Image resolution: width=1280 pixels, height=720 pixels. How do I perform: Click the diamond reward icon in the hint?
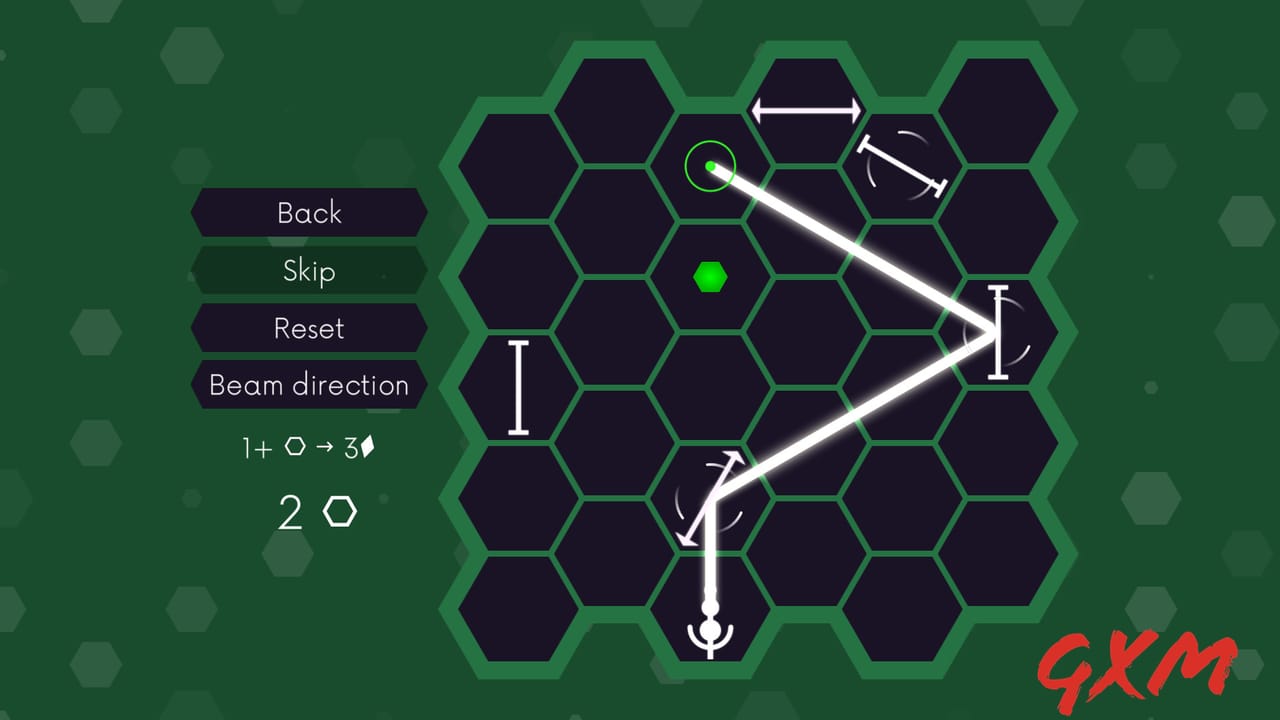[368, 446]
